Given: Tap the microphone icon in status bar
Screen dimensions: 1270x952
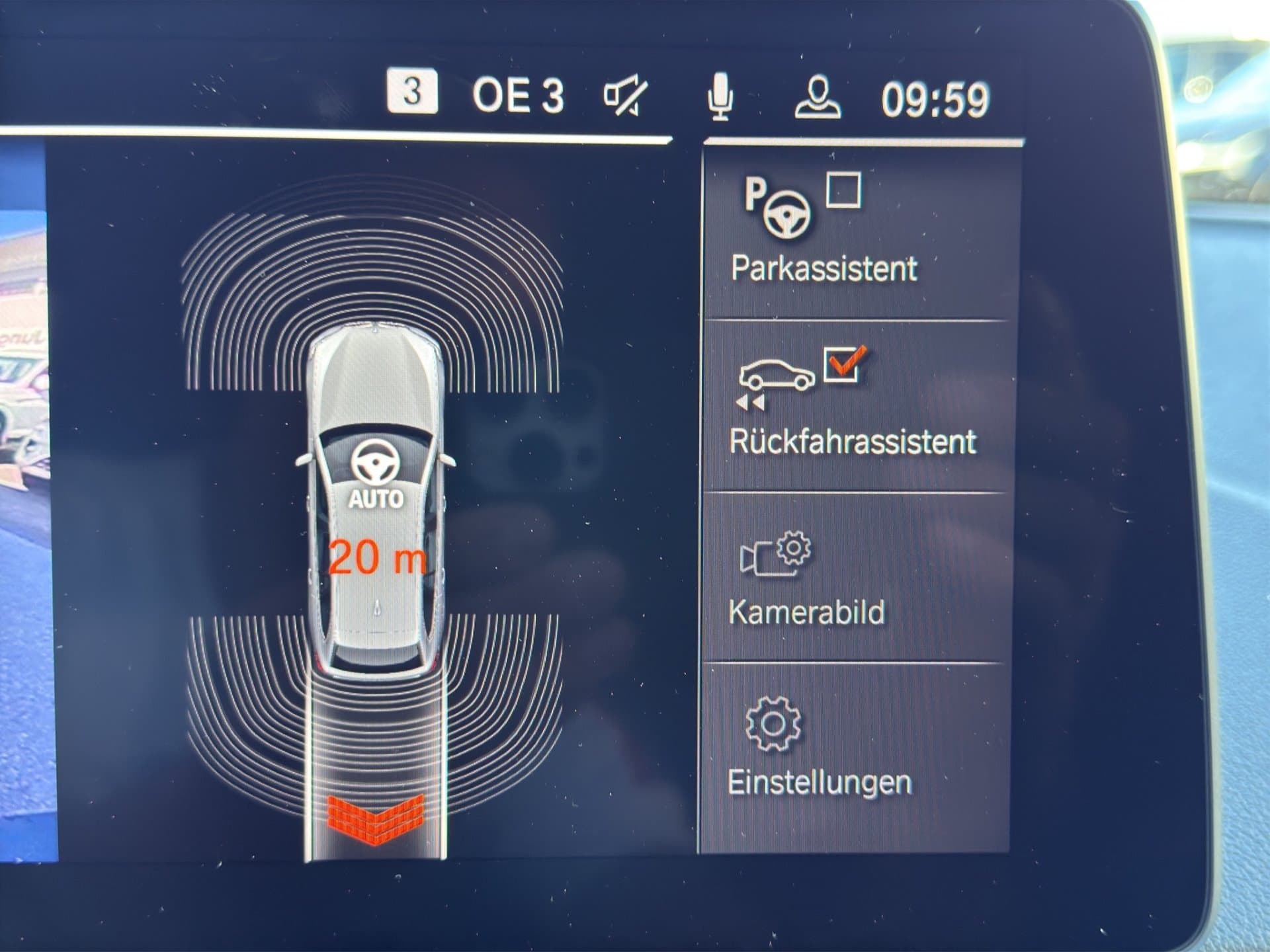Looking at the screenshot, I should click(x=720, y=98).
